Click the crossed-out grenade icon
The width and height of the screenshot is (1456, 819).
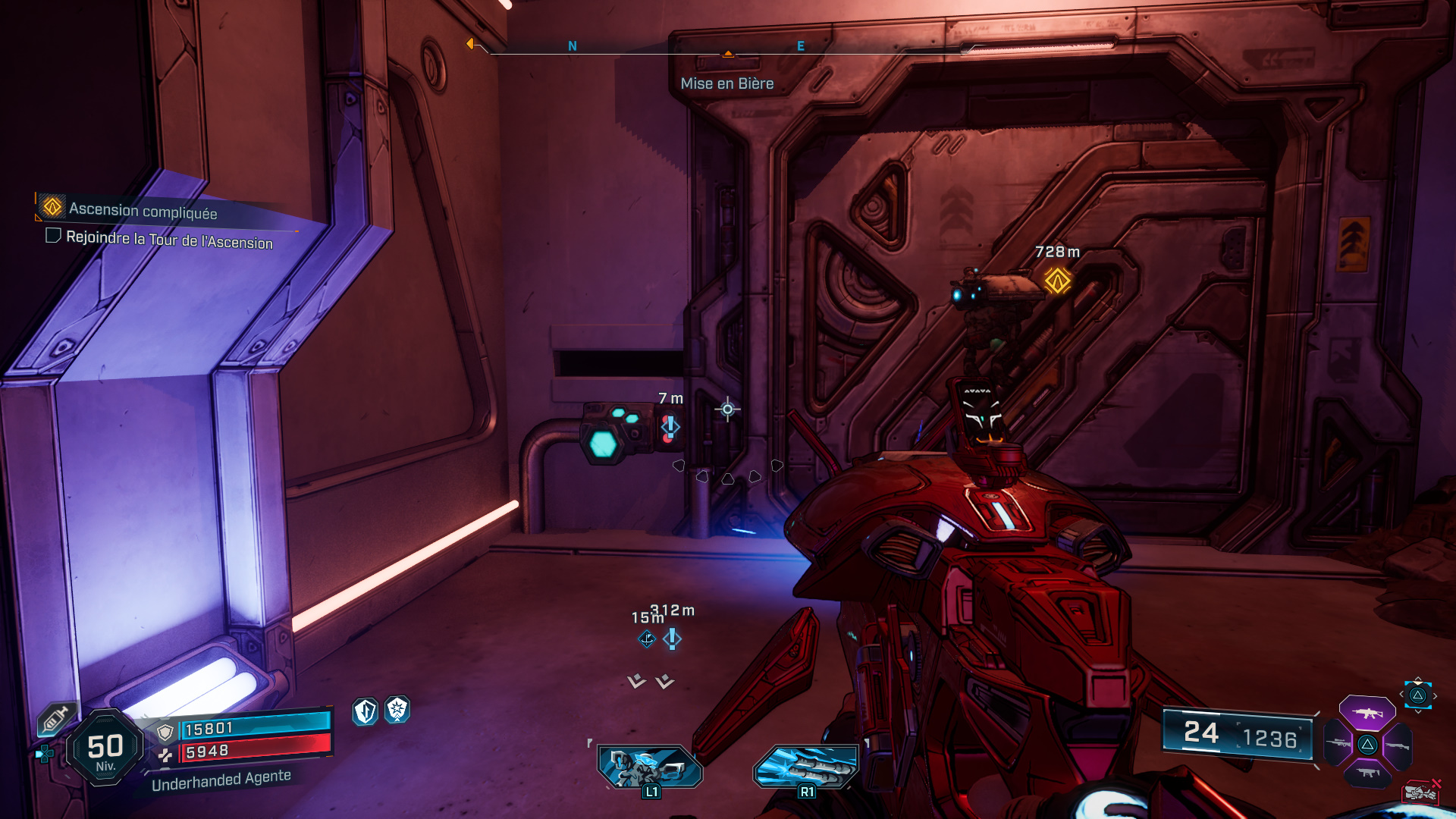[1420, 793]
